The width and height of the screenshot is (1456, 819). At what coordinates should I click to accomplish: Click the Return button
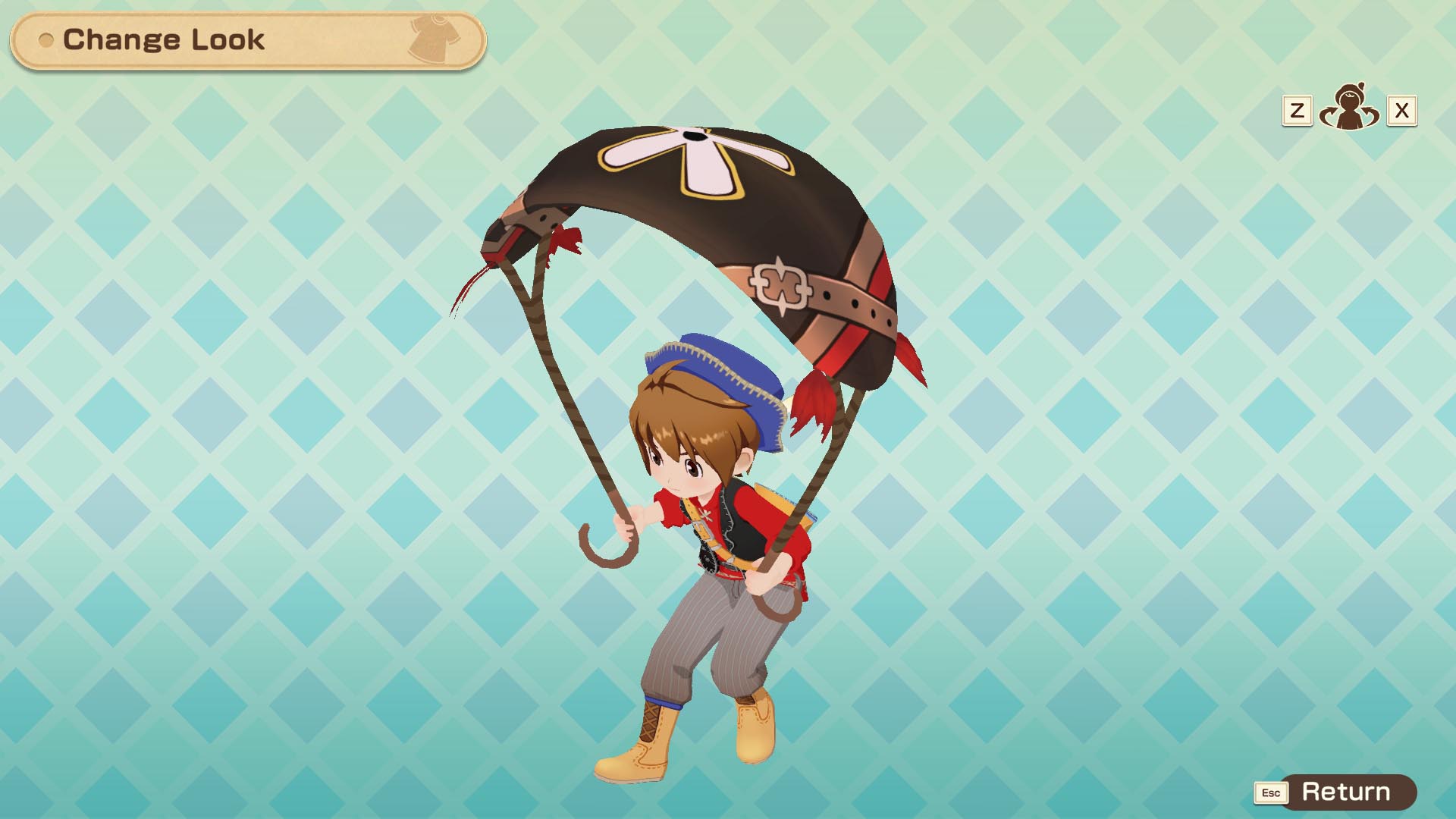(1345, 792)
